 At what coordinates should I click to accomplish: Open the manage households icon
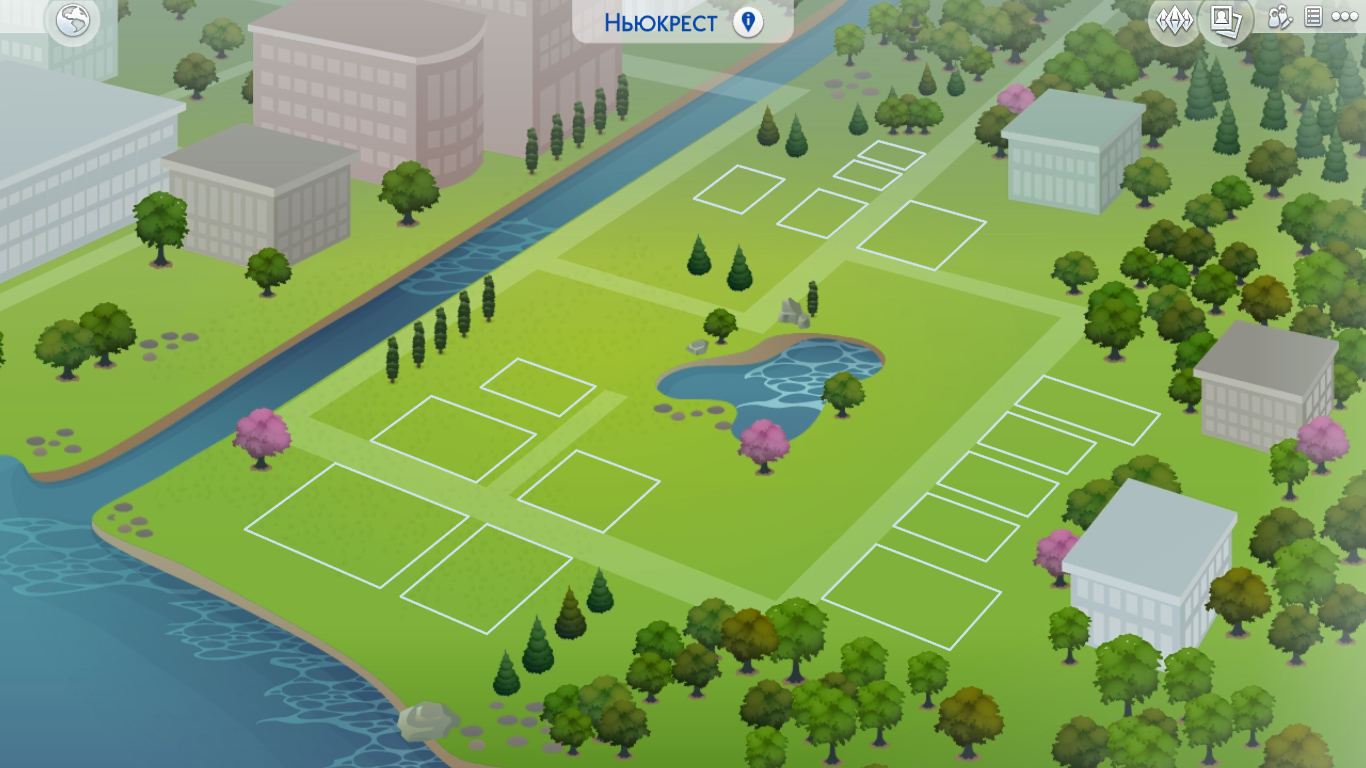tap(1280, 17)
